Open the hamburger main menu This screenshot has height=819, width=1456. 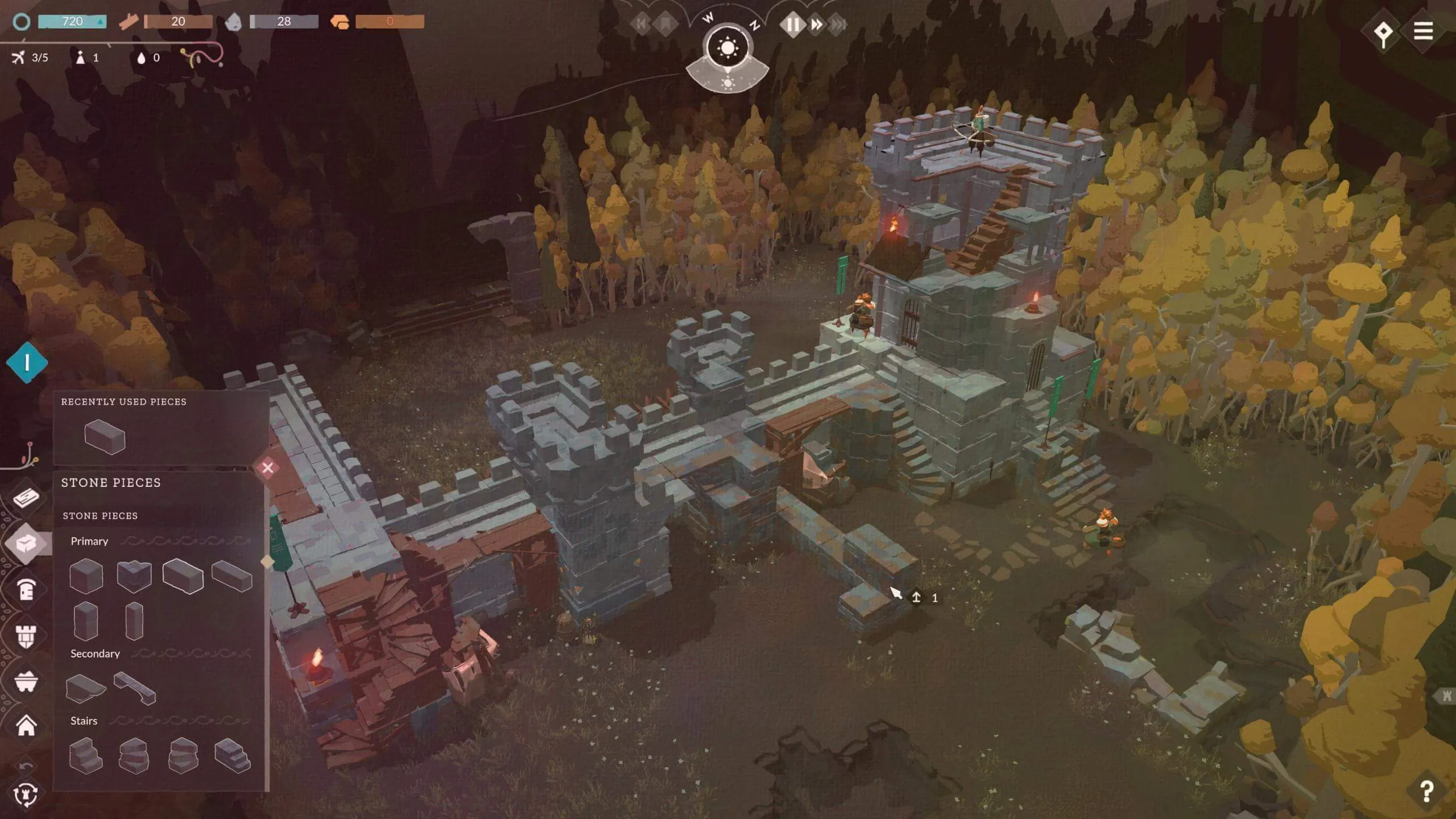tap(1423, 31)
